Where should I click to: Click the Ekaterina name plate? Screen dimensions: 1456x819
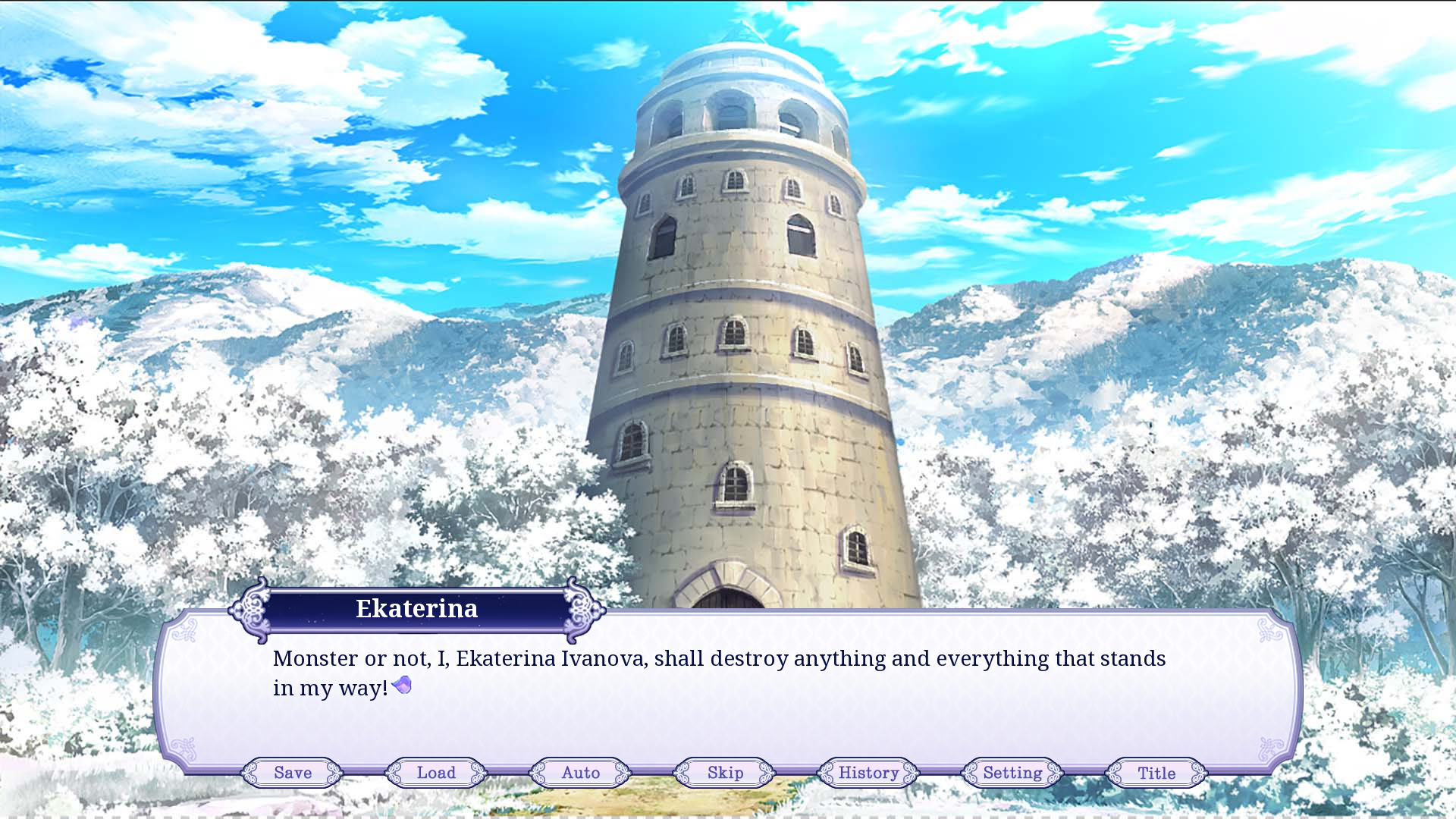pos(416,608)
